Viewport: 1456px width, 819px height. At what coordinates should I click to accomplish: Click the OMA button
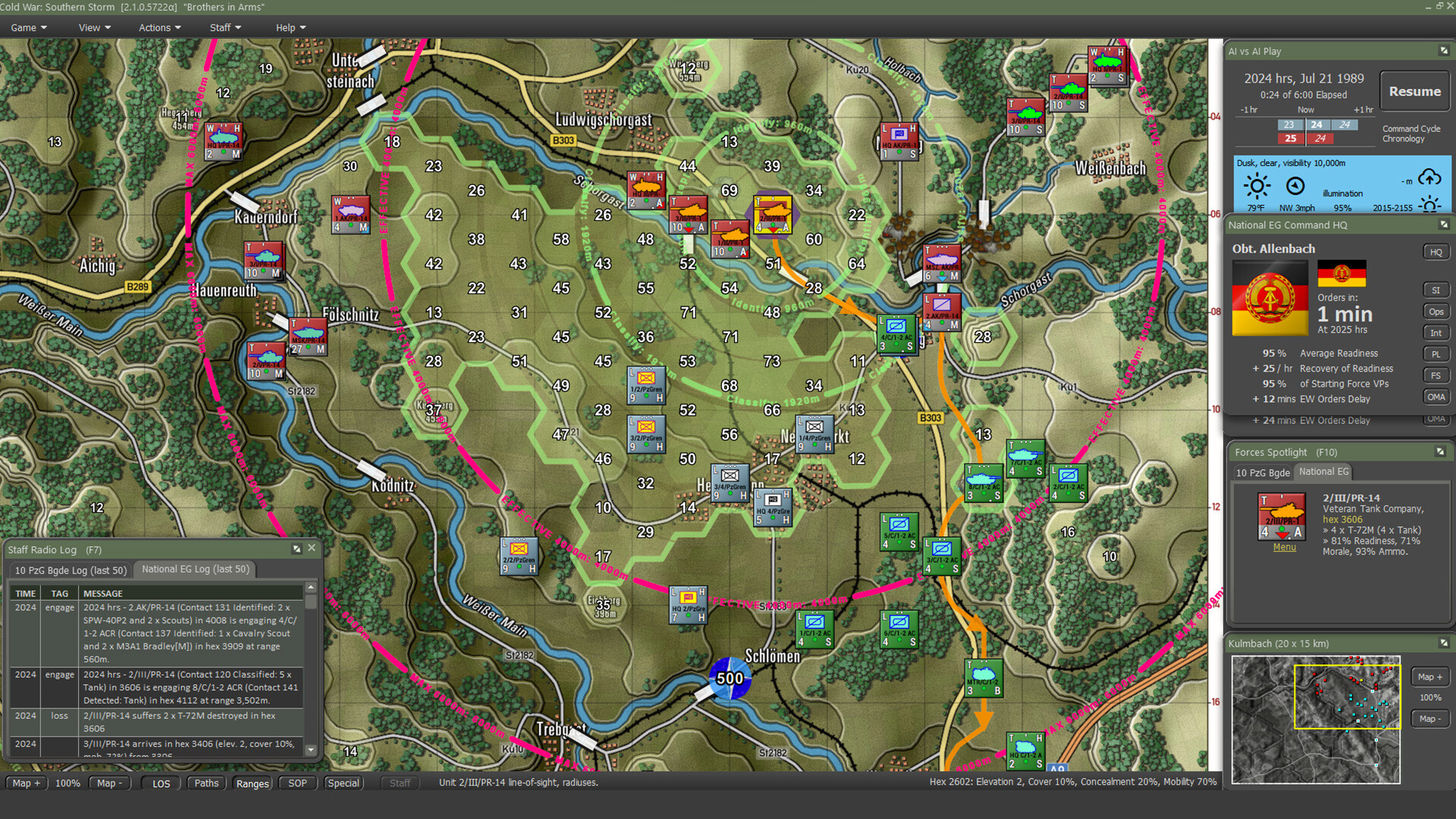[x=1436, y=397]
